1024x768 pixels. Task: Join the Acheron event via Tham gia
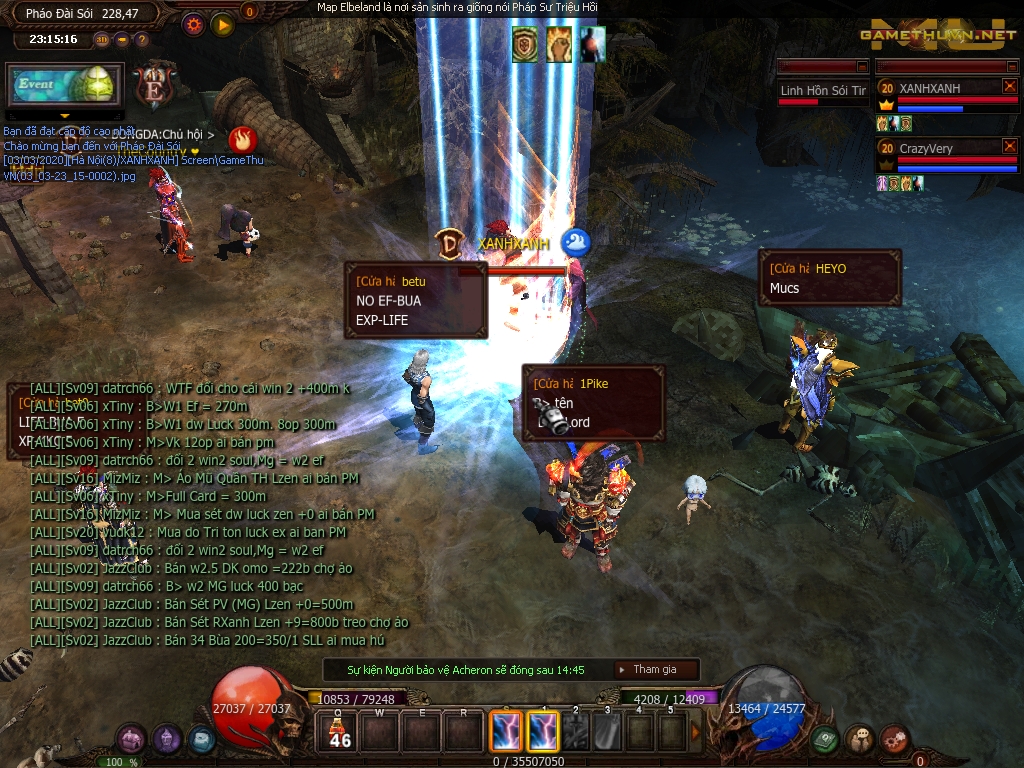click(654, 670)
